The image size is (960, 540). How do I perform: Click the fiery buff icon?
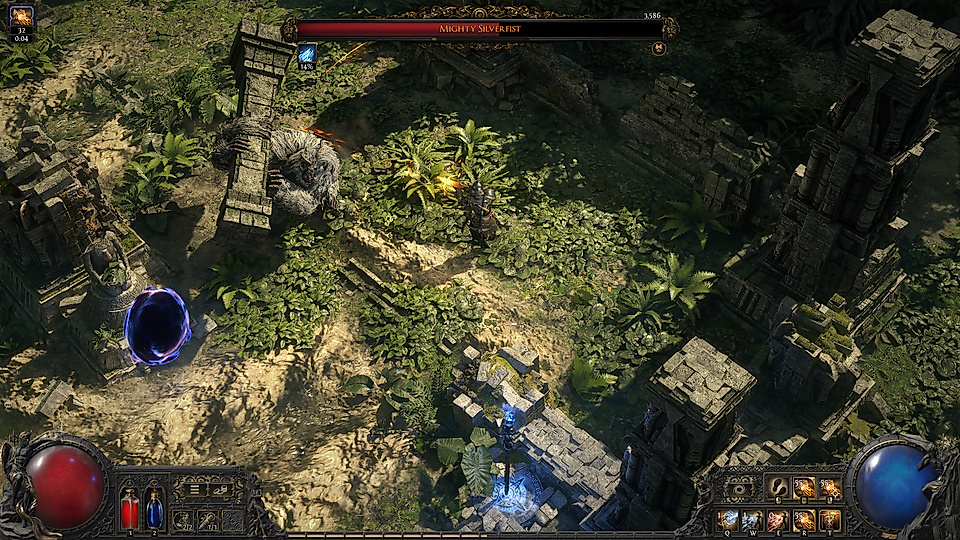[x=21, y=16]
